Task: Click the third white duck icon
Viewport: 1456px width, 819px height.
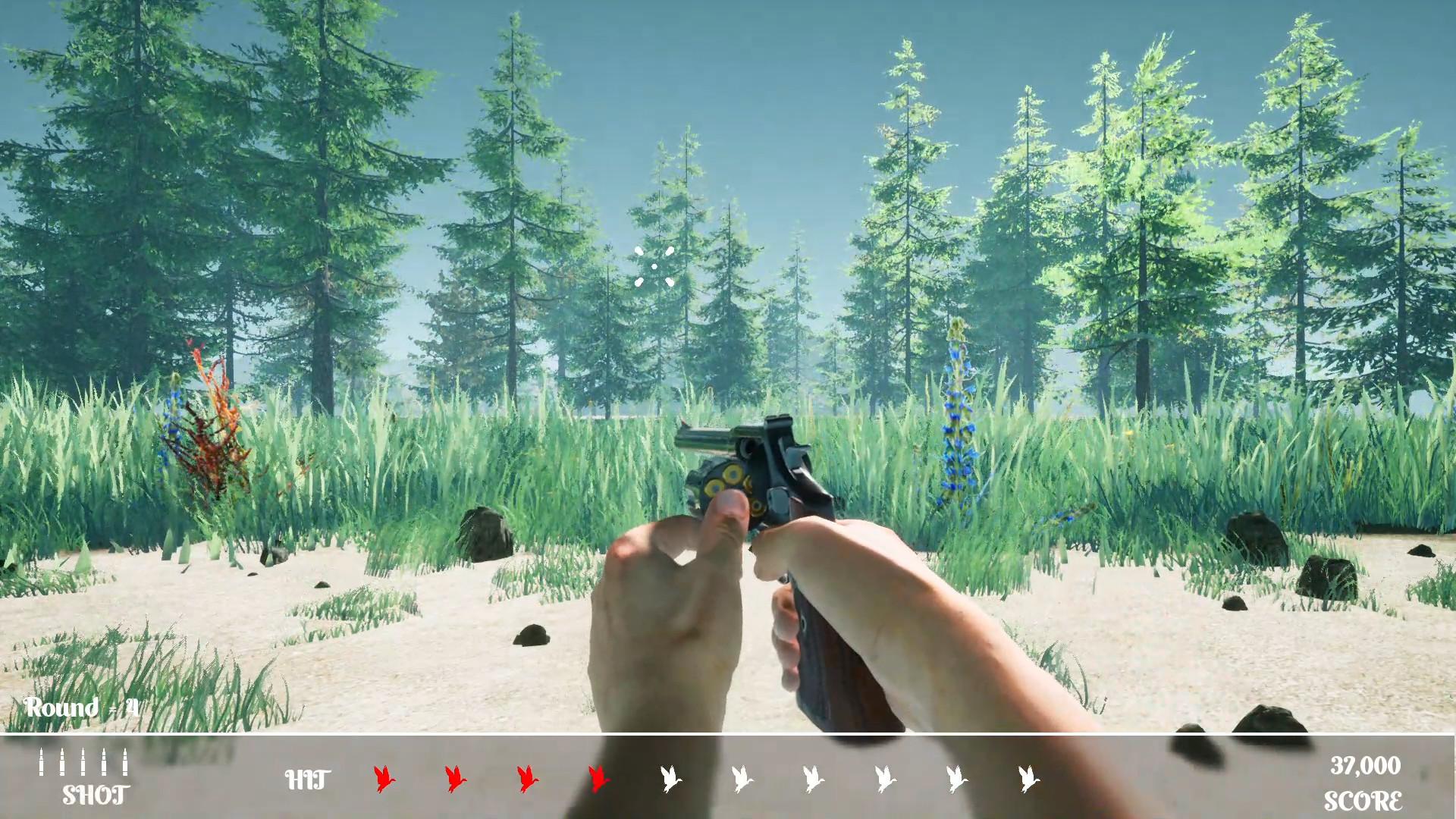Action: click(x=812, y=779)
